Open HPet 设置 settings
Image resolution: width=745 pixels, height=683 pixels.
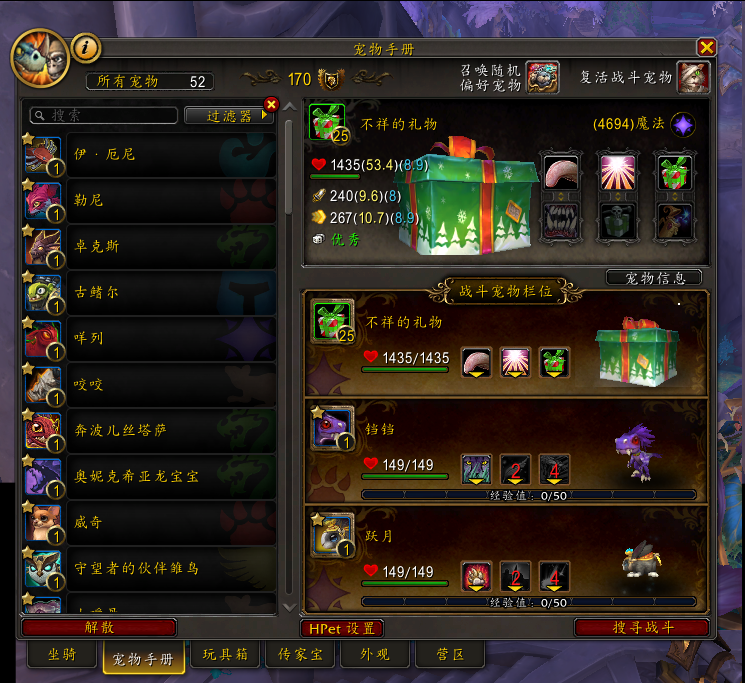(341, 628)
